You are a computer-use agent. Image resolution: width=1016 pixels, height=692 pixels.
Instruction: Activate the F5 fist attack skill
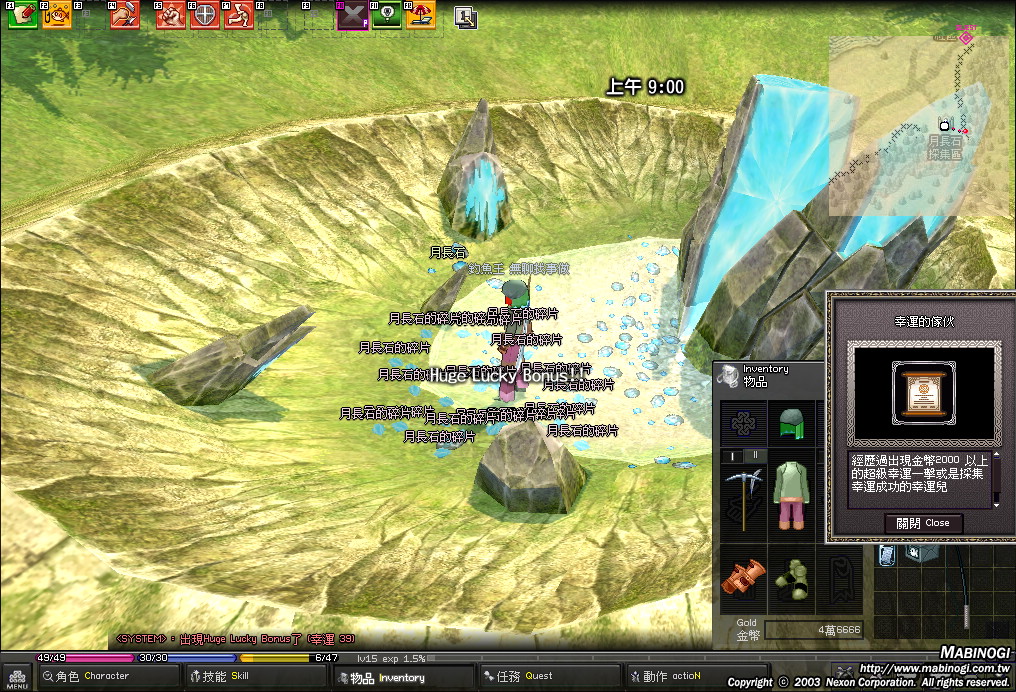171,15
